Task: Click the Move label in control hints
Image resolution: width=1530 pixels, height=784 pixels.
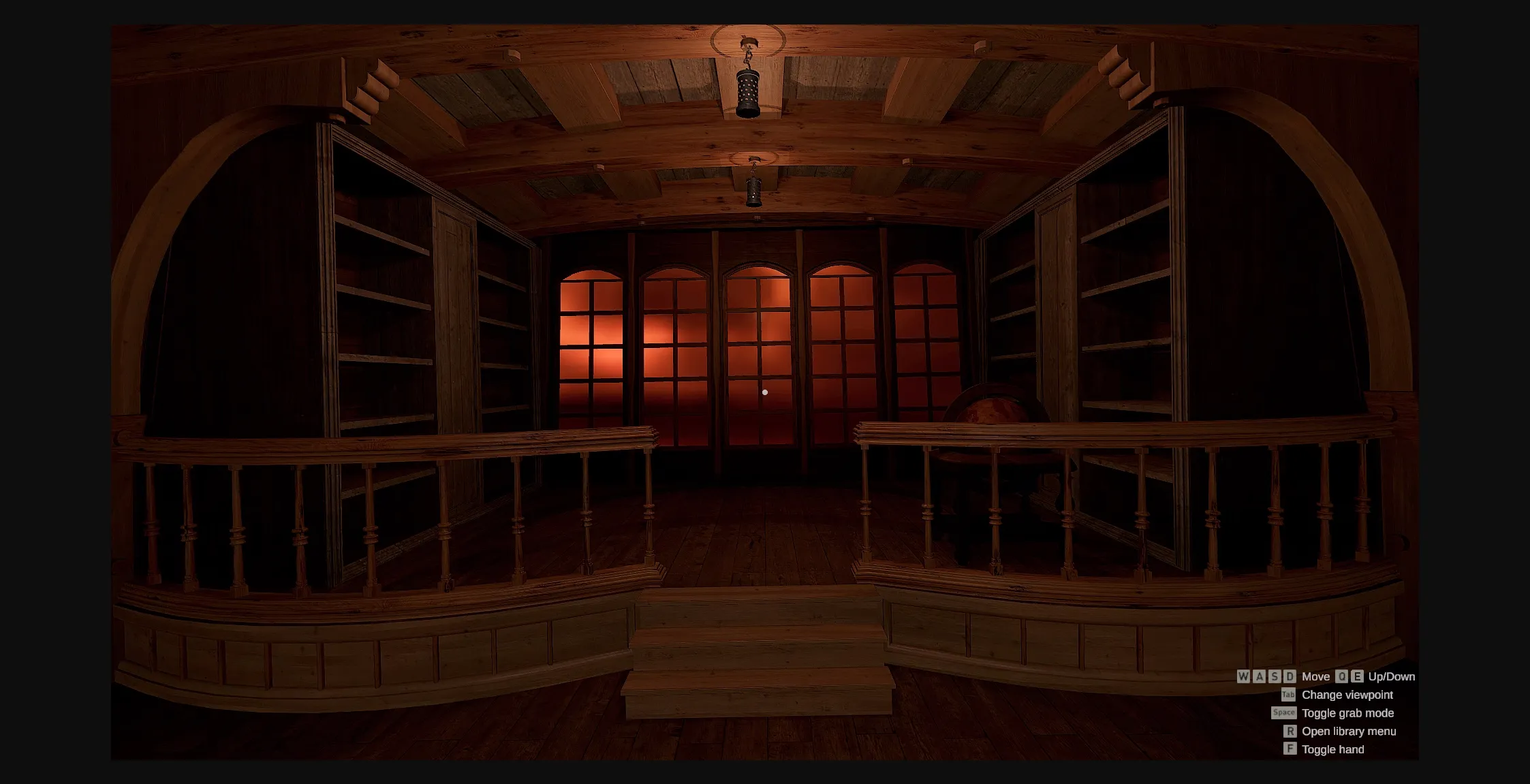Action: (1316, 676)
